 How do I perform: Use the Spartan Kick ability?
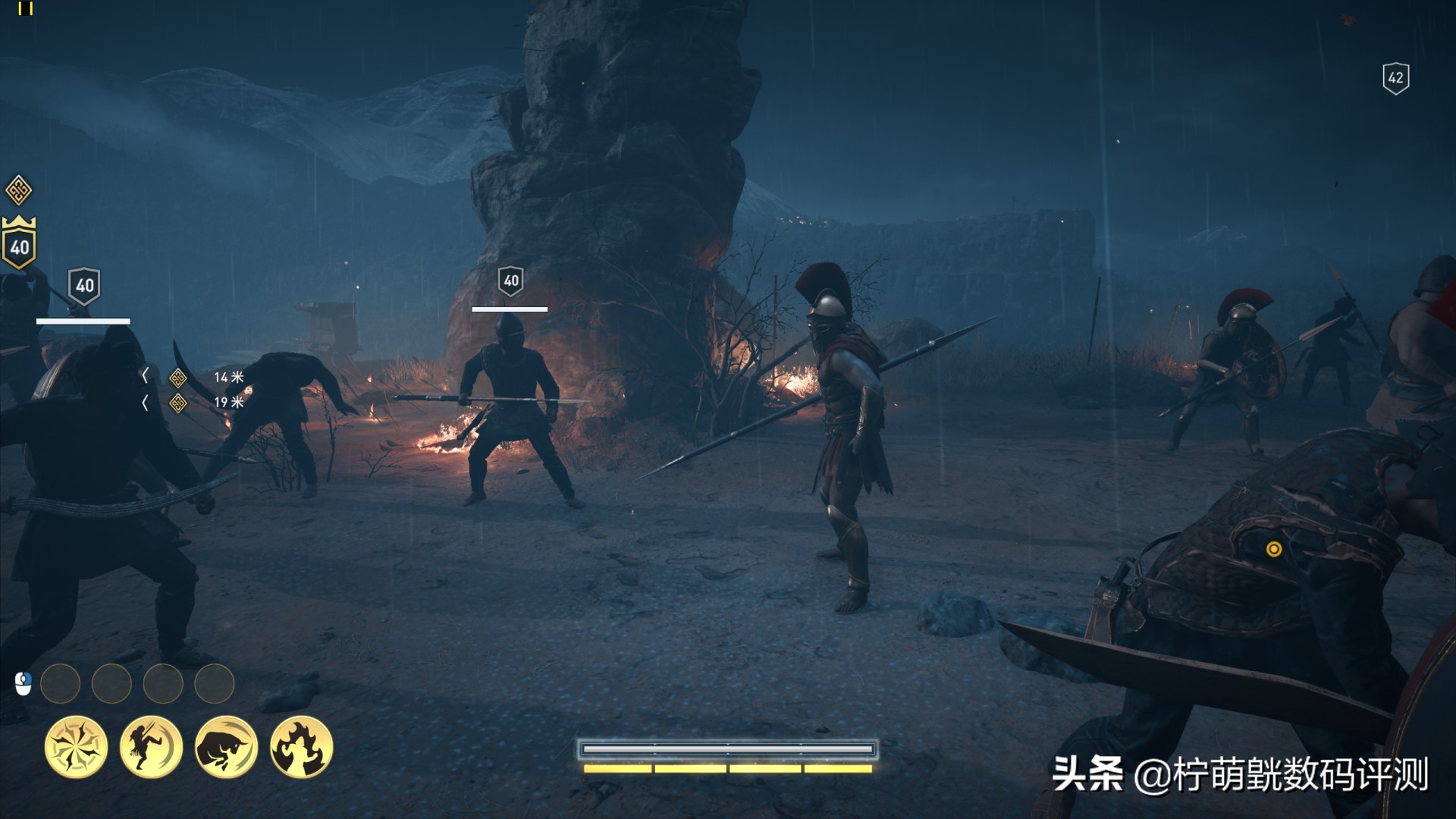click(151, 747)
